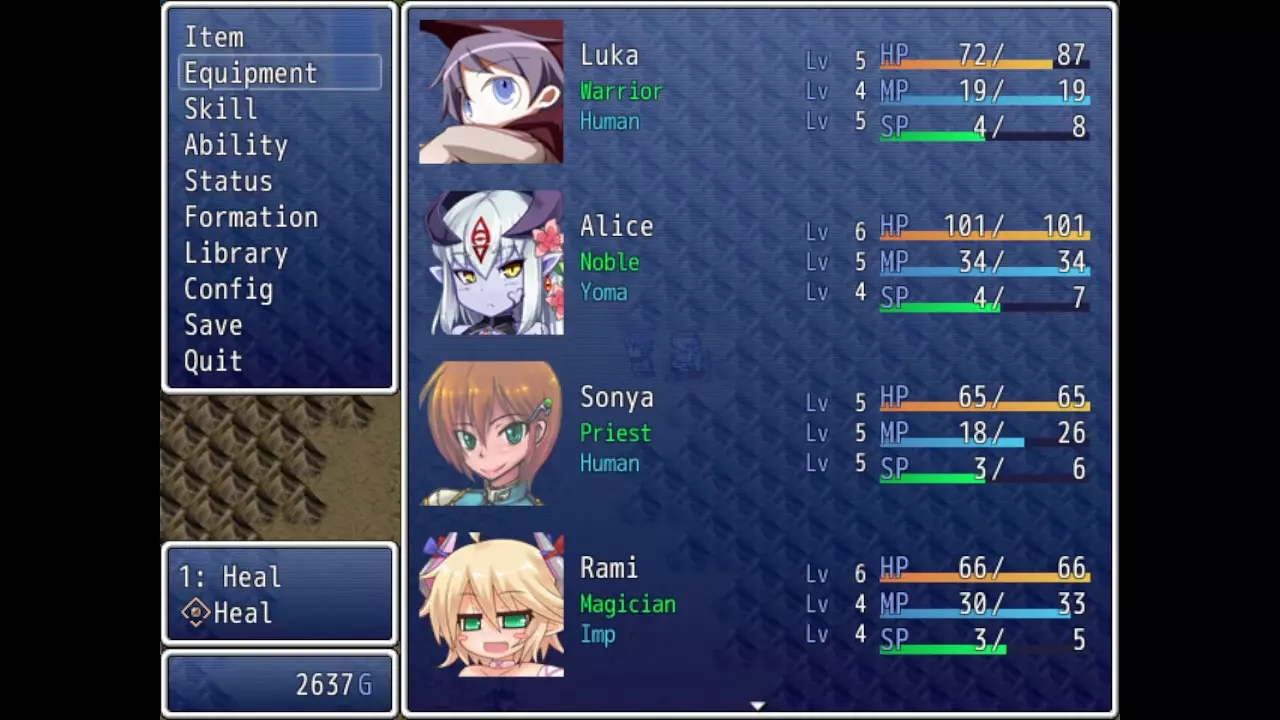This screenshot has width=1280, height=720.
Task: Select the Equipment menu entry
Action: 250,74
